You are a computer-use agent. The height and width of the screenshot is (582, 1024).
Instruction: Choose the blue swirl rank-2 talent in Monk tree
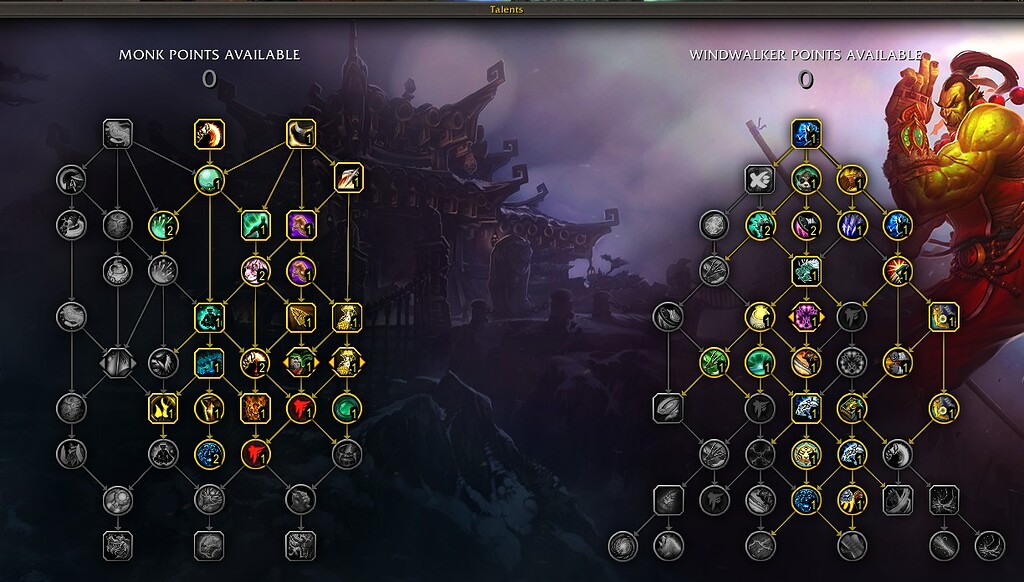click(x=209, y=454)
